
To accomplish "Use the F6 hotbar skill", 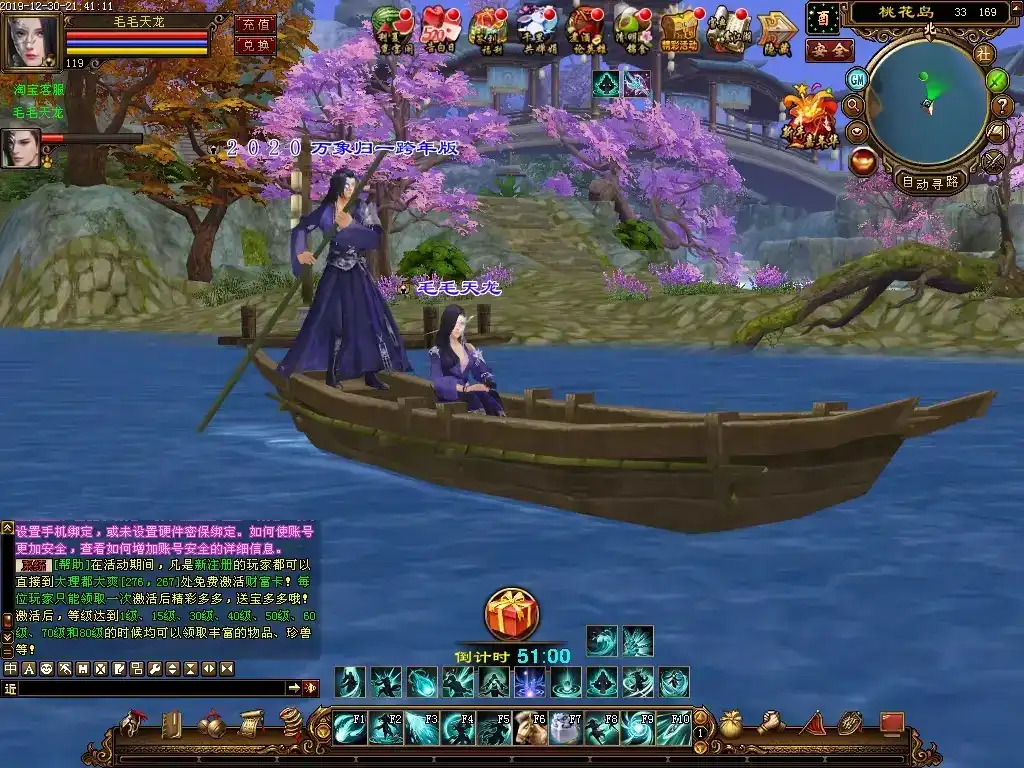I will pyautogui.click(x=529, y=728).
